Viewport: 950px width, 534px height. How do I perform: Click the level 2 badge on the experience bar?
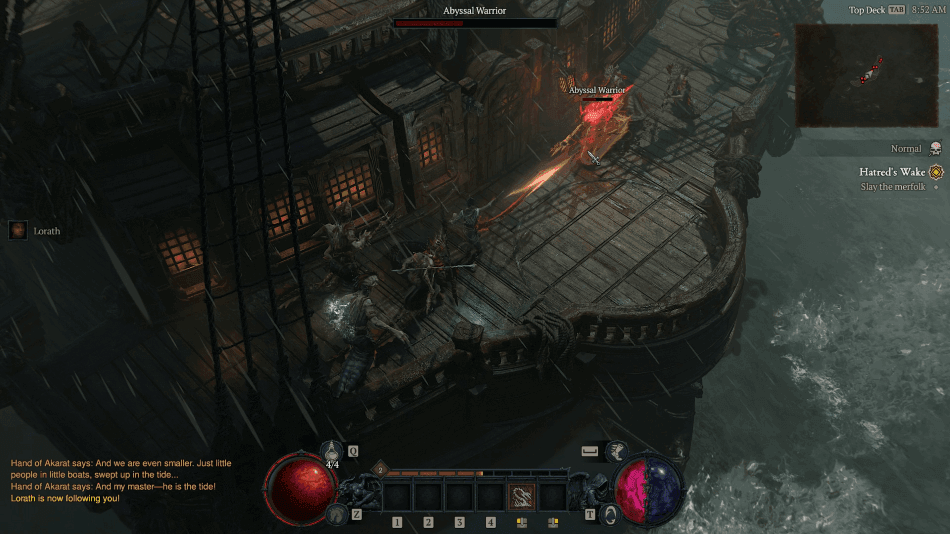point(379,467)
